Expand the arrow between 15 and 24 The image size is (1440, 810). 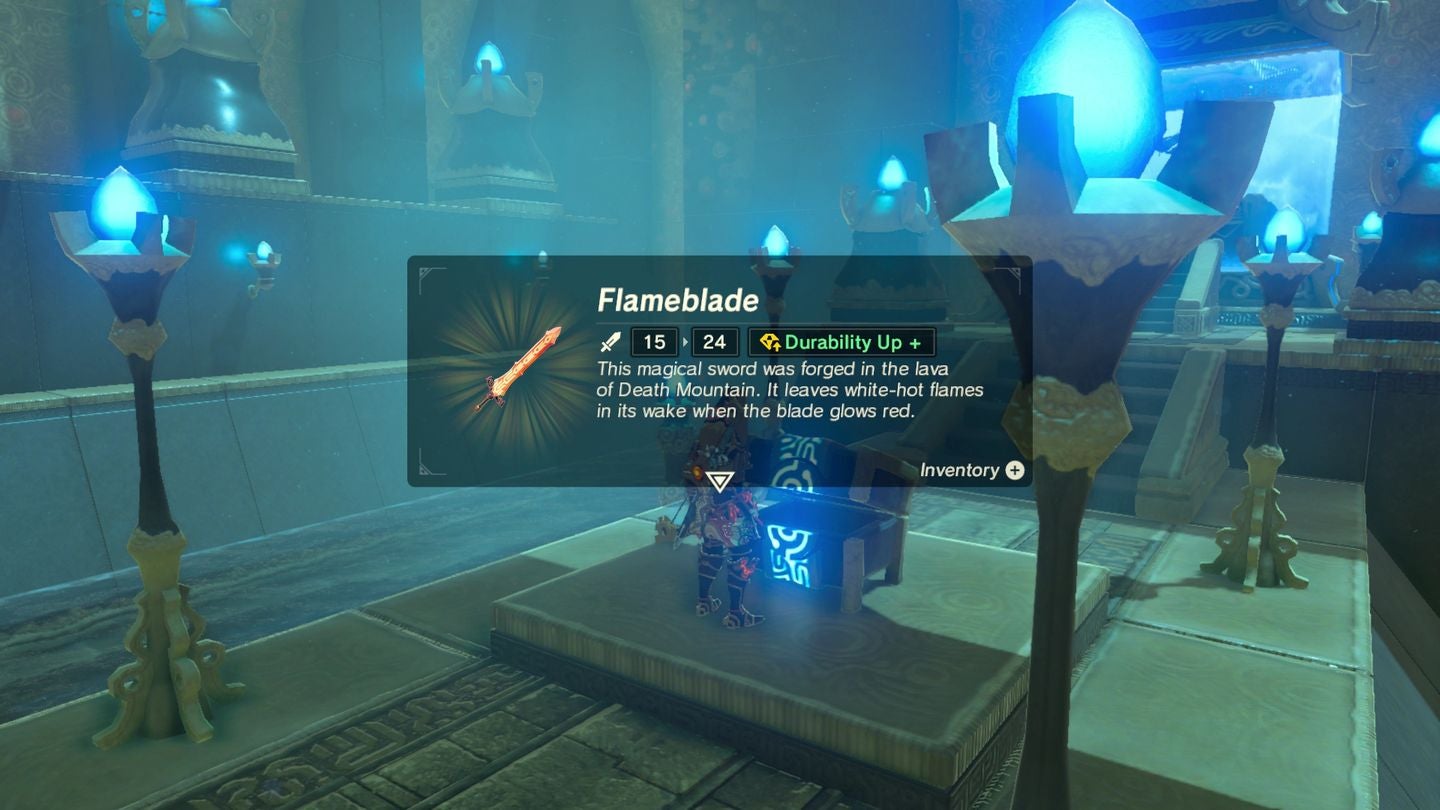684,341
